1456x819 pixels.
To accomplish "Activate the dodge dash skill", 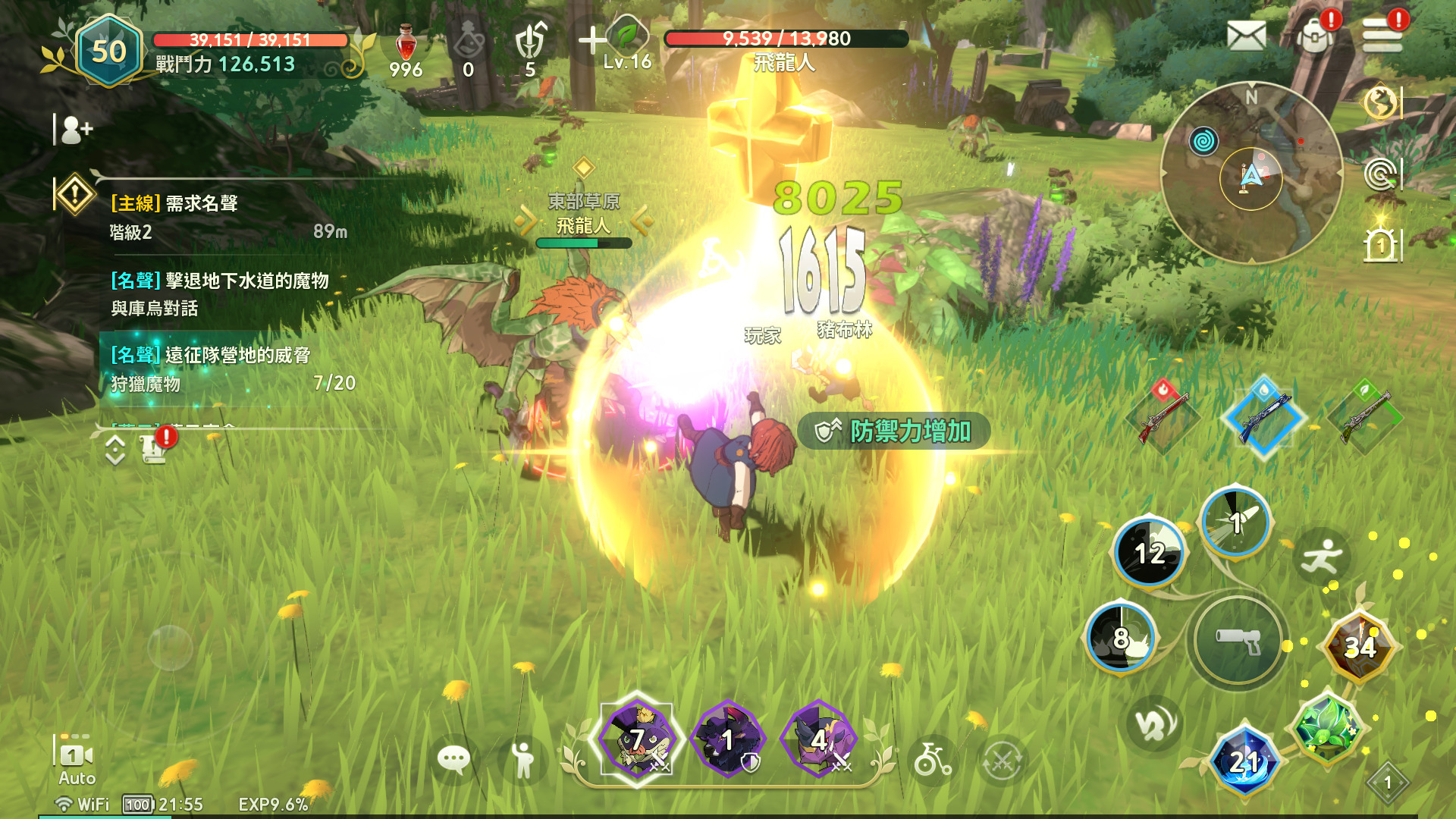I will 1321,557.
